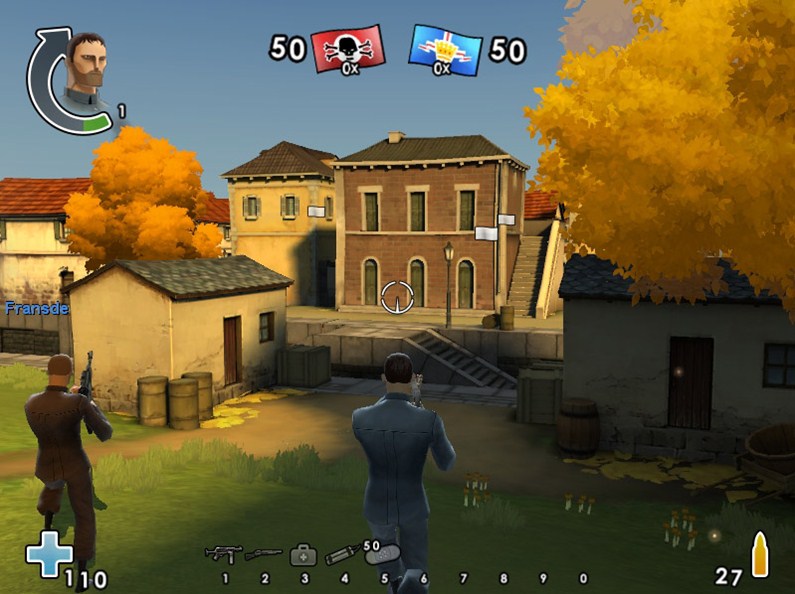Equip the shotgun from the weapon bar

(263, 553)
